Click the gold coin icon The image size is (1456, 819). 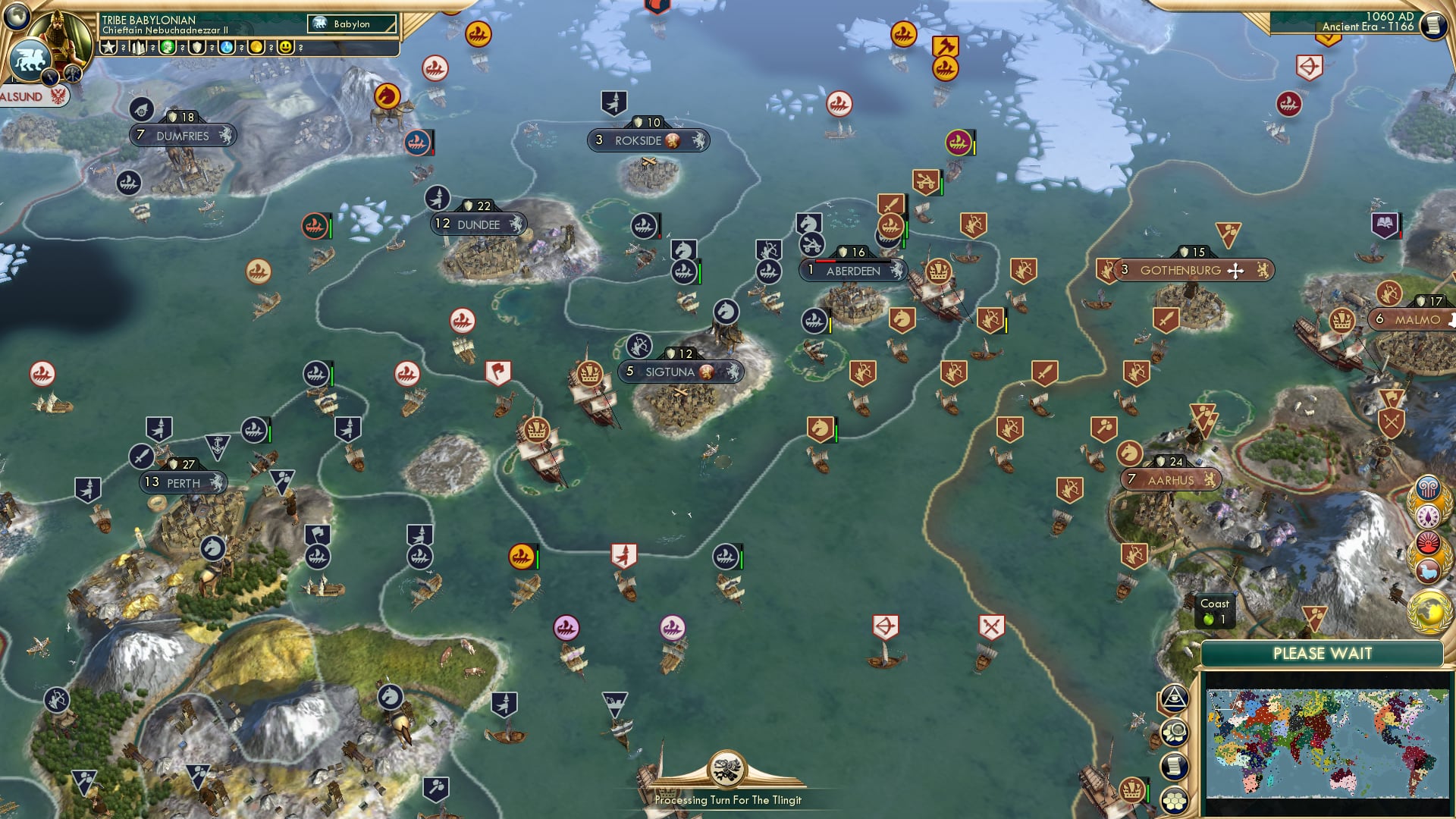click(x=256, y=47)
